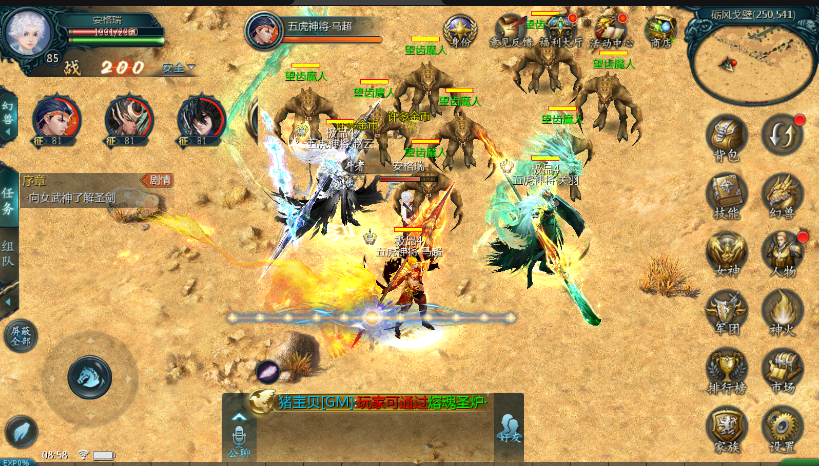Image resolution: width=819 pixels, height=466 pixels.
Task: Open the 幻兽 dragon pet menu
Action: (x=782, y=193)
